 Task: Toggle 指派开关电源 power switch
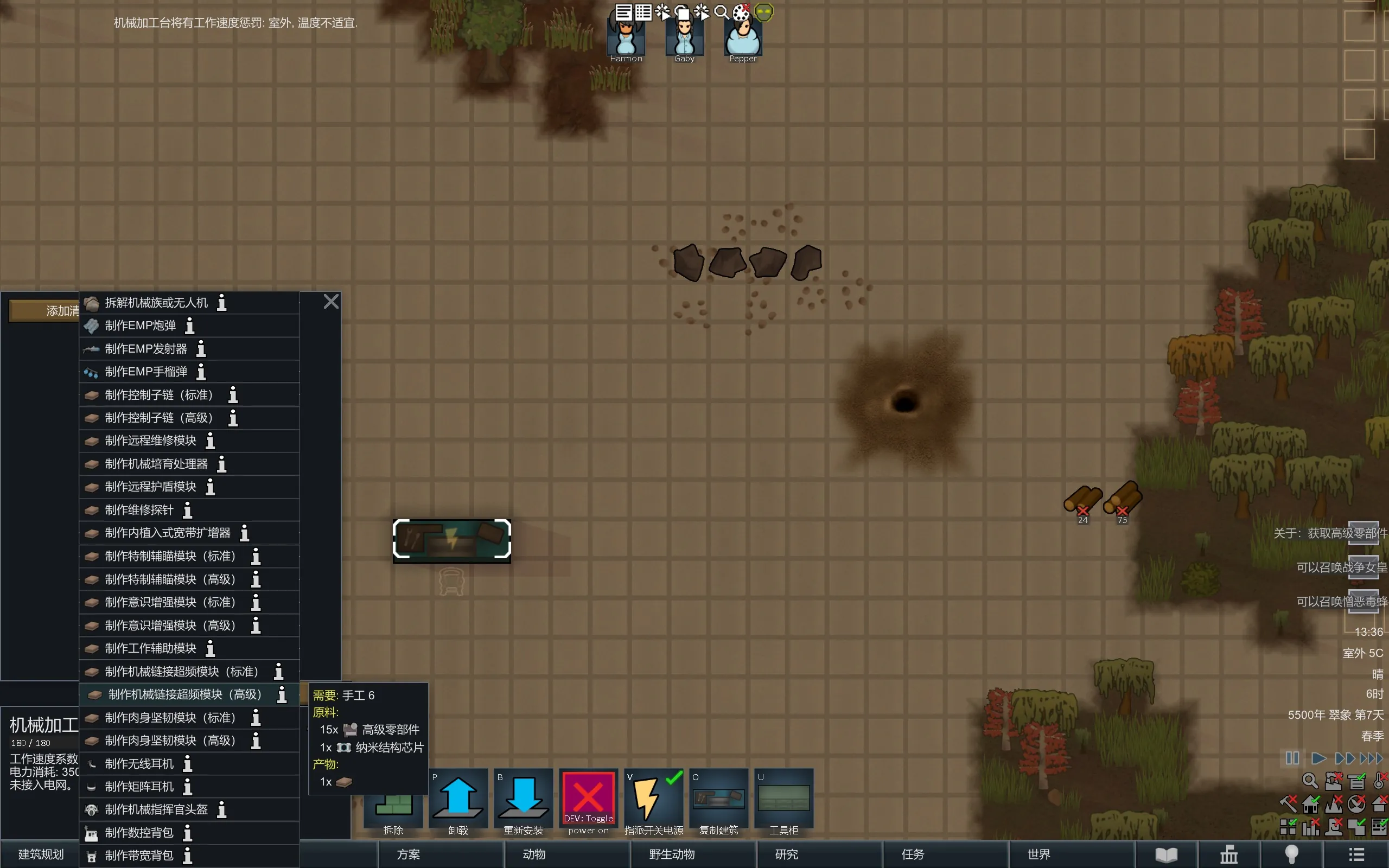654,802
